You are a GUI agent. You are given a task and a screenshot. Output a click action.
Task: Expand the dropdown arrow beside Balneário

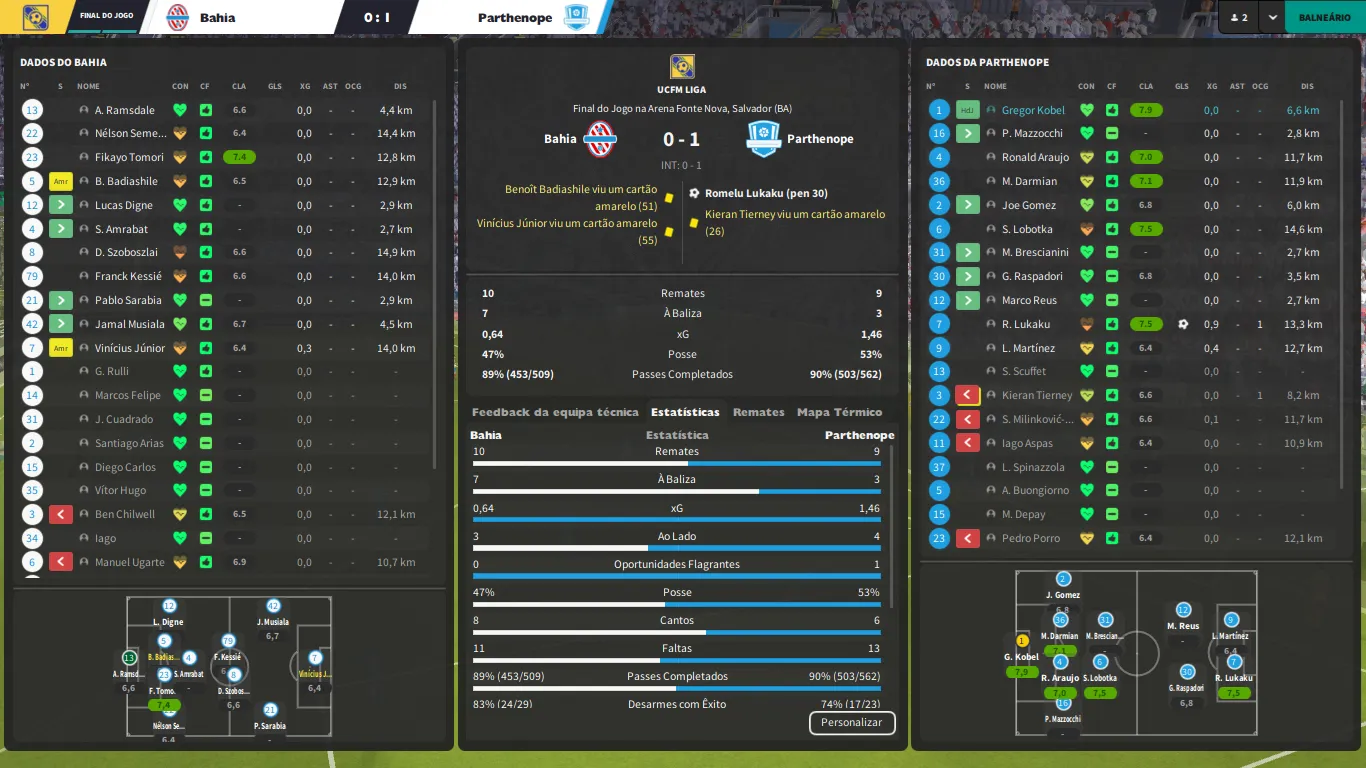click(1271, 17)
